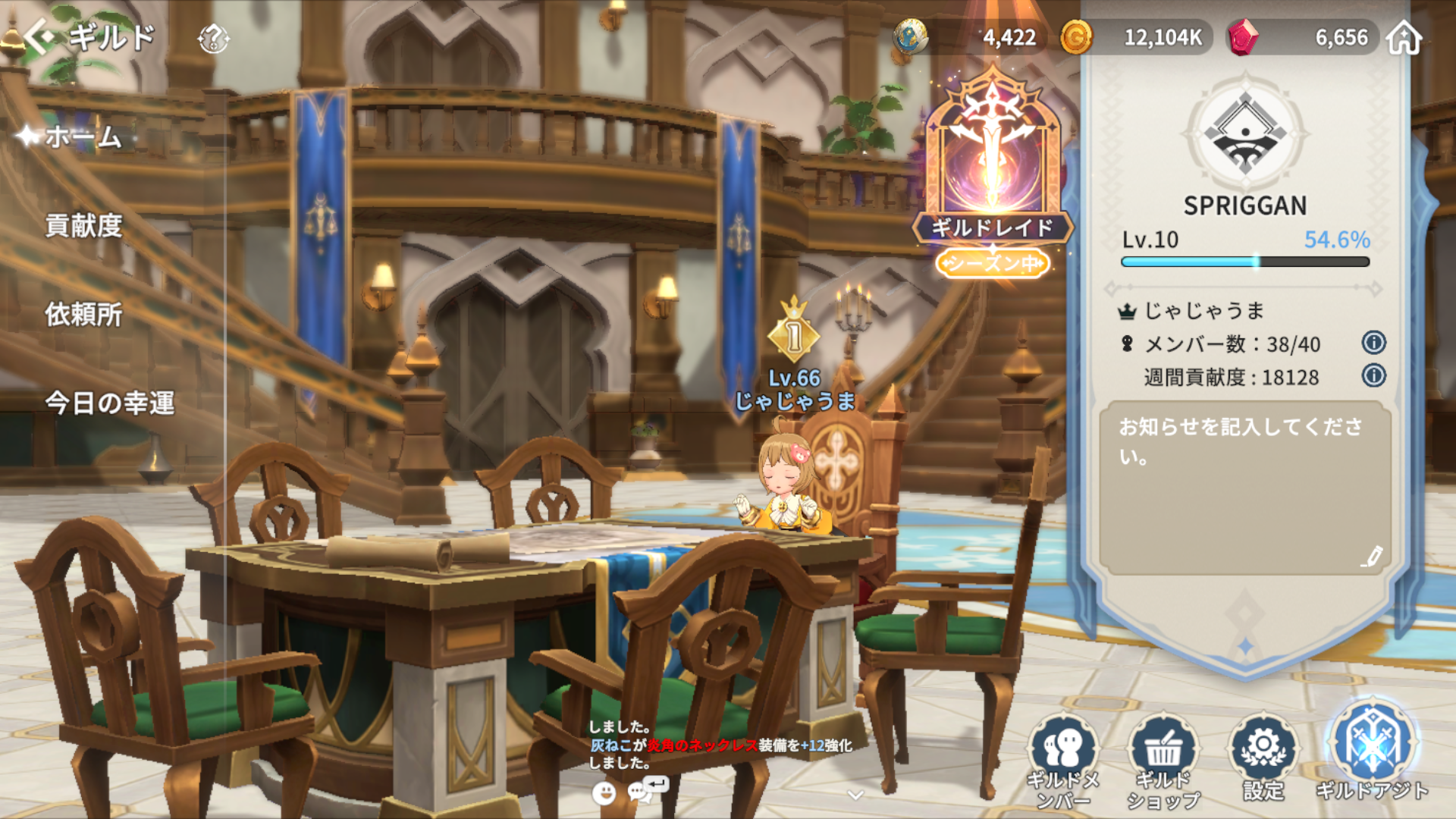Open the ギルドメンバー list
The width and height of the screenshot is (1456, 819).
1063,758
